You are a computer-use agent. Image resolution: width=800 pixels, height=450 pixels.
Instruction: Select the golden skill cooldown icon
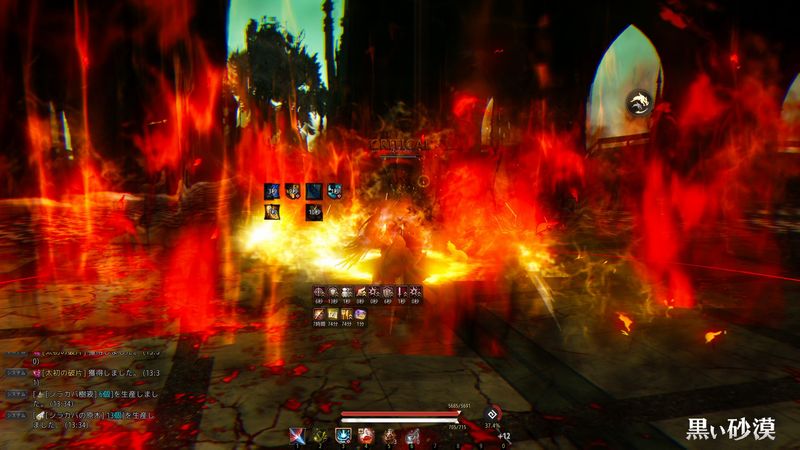[272, 211]
